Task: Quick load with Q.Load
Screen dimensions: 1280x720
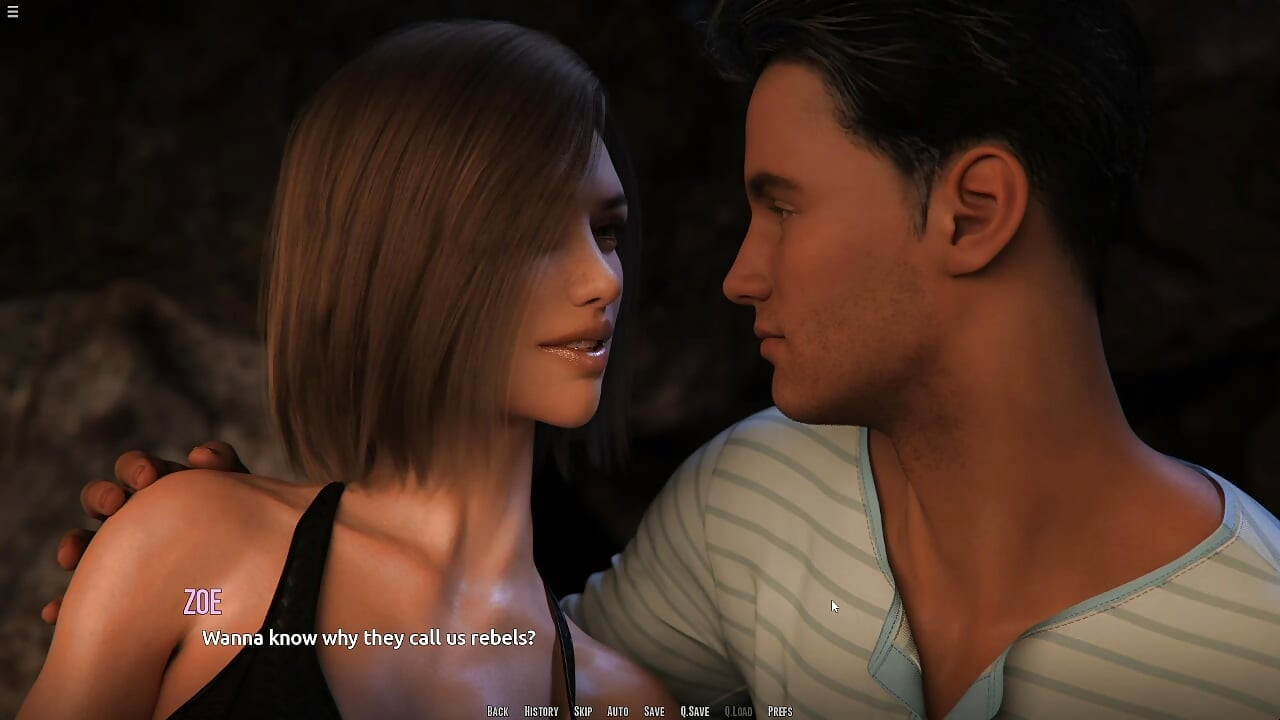Action: 738,711
